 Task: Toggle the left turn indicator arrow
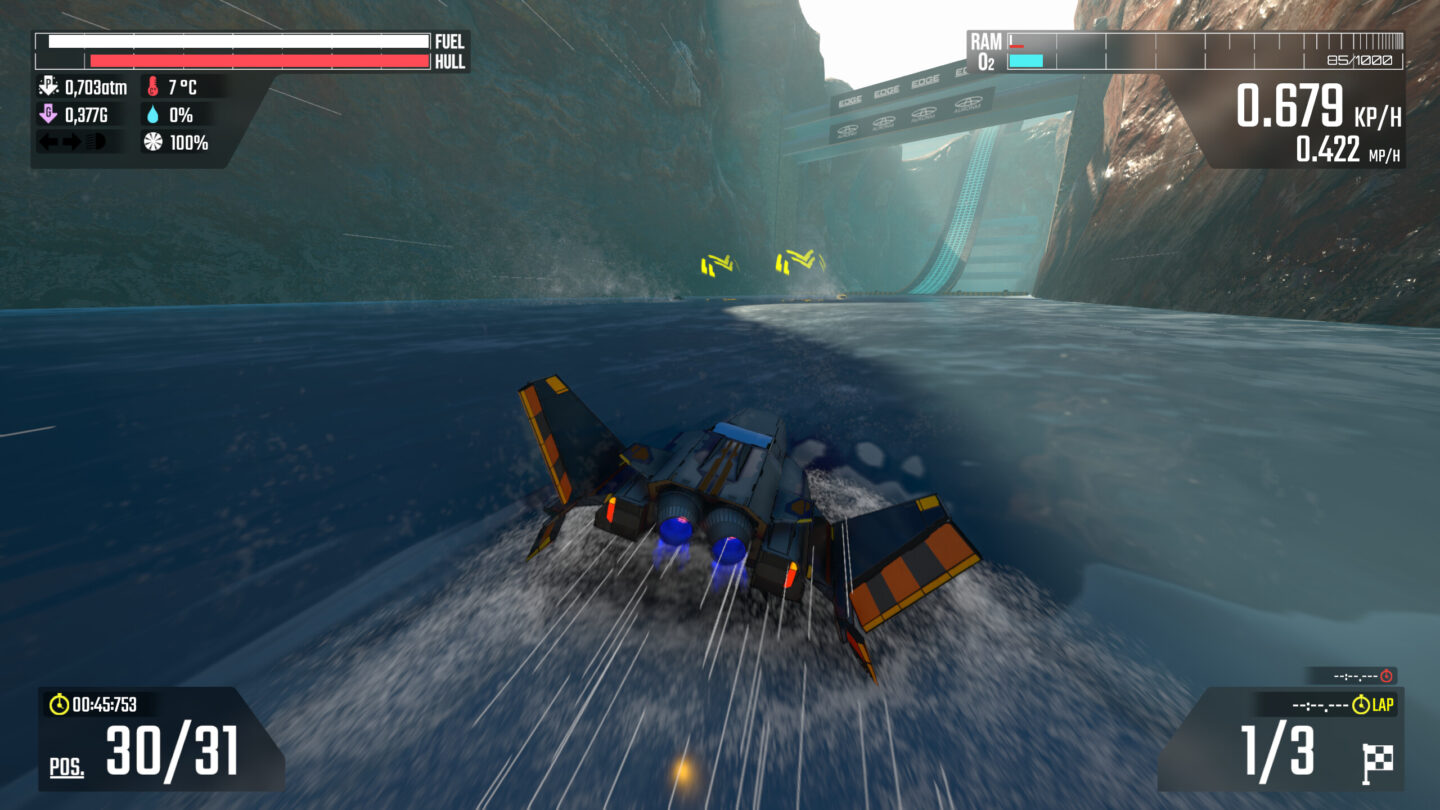pyautogui.click(x=48, y=141)
